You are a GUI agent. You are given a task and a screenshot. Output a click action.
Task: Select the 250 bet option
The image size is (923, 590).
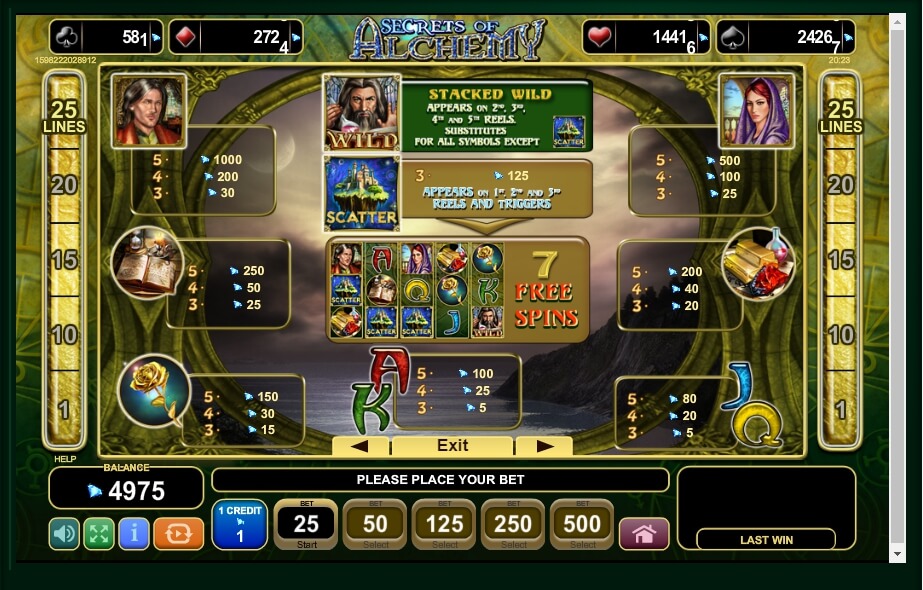(x=513, y=525)
